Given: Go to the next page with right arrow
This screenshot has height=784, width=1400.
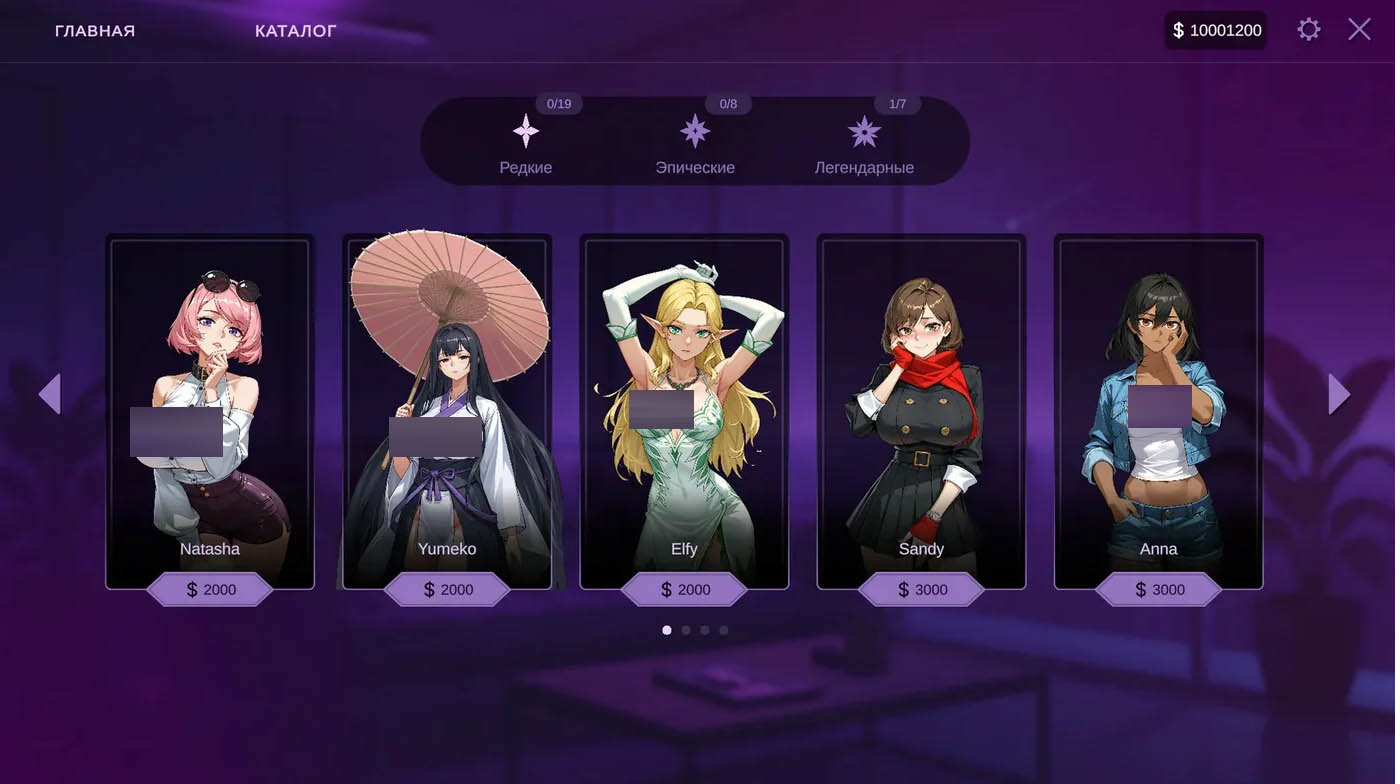Looking at the screenshot, I should pos(1339,394).
